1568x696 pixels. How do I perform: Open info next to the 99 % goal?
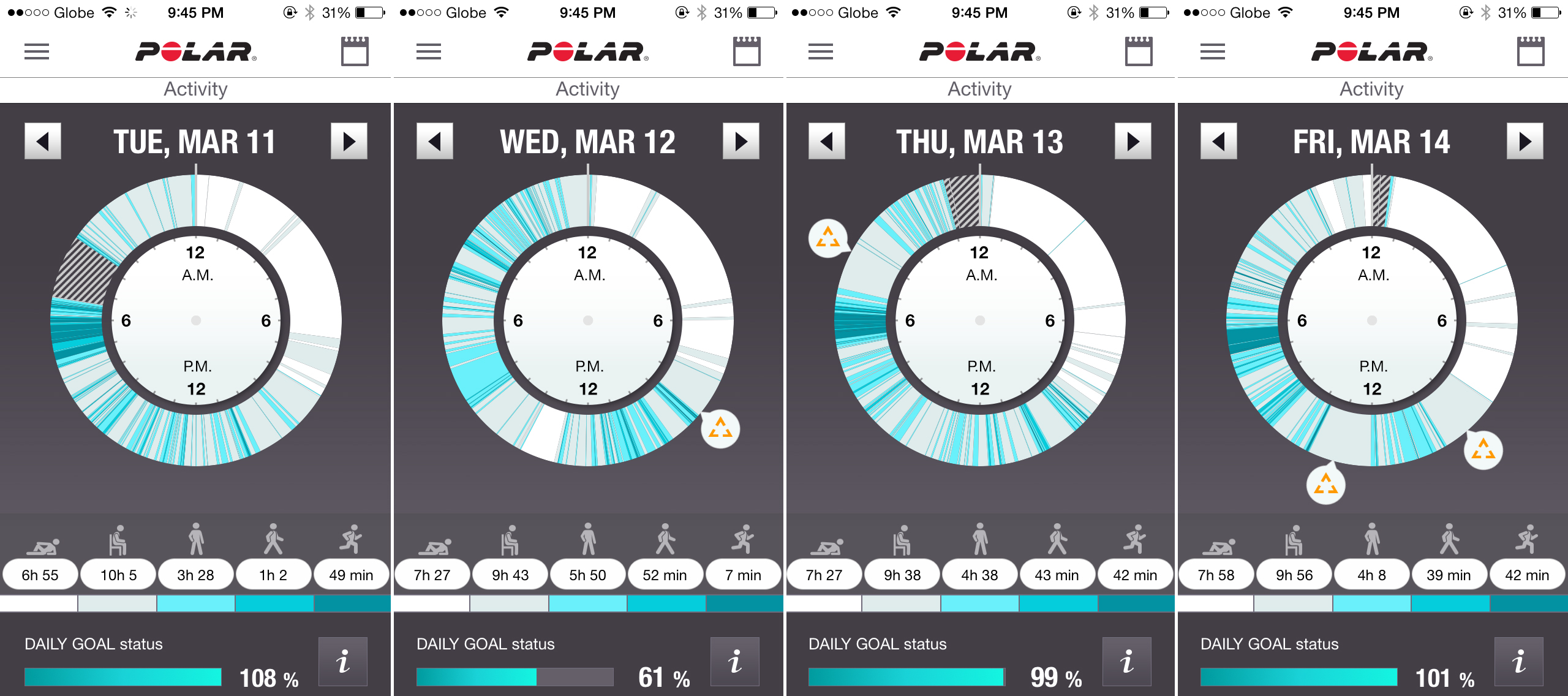(1127, 662)
